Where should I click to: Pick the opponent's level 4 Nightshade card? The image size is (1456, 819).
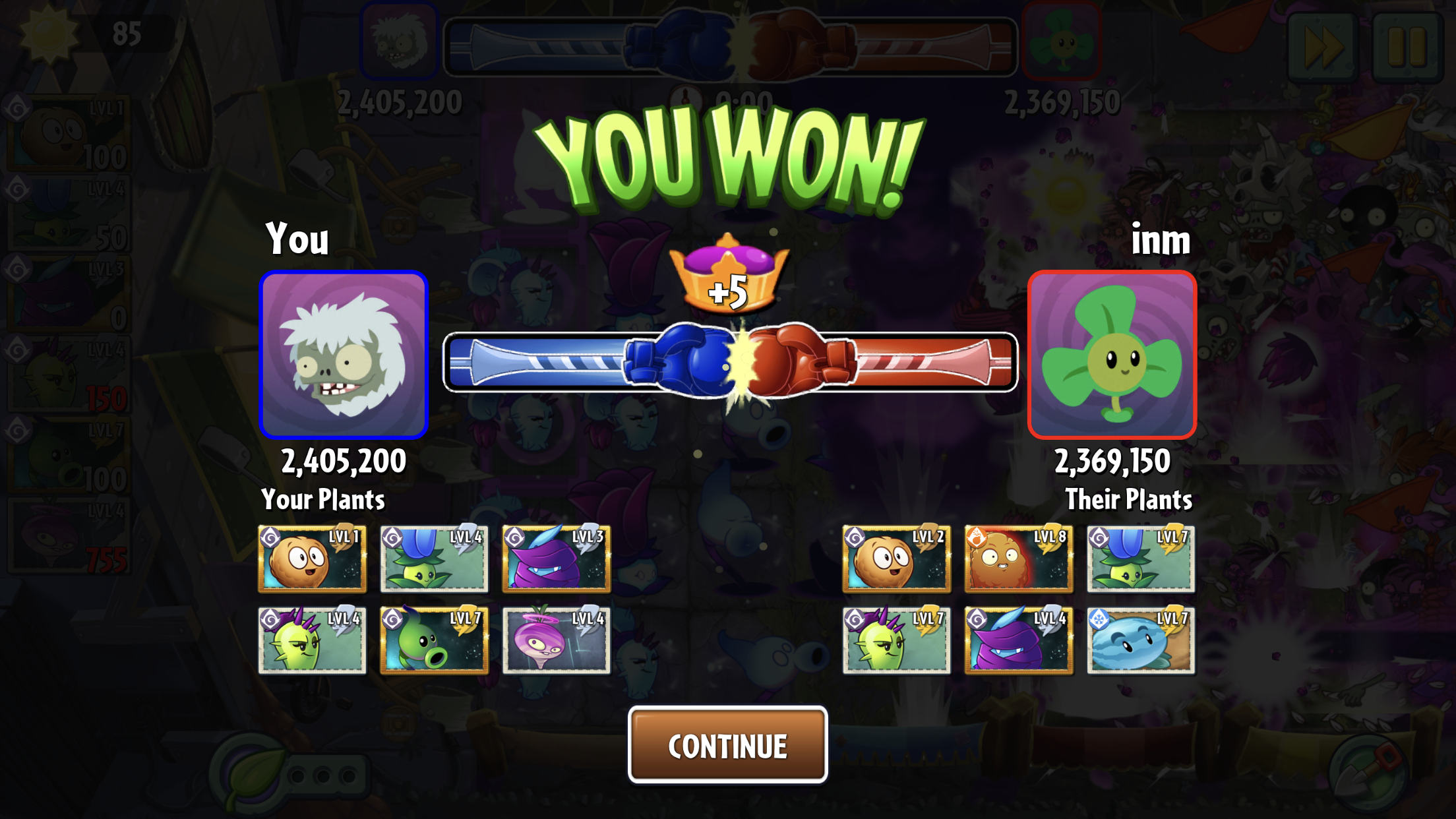(x=1018, y=640)
